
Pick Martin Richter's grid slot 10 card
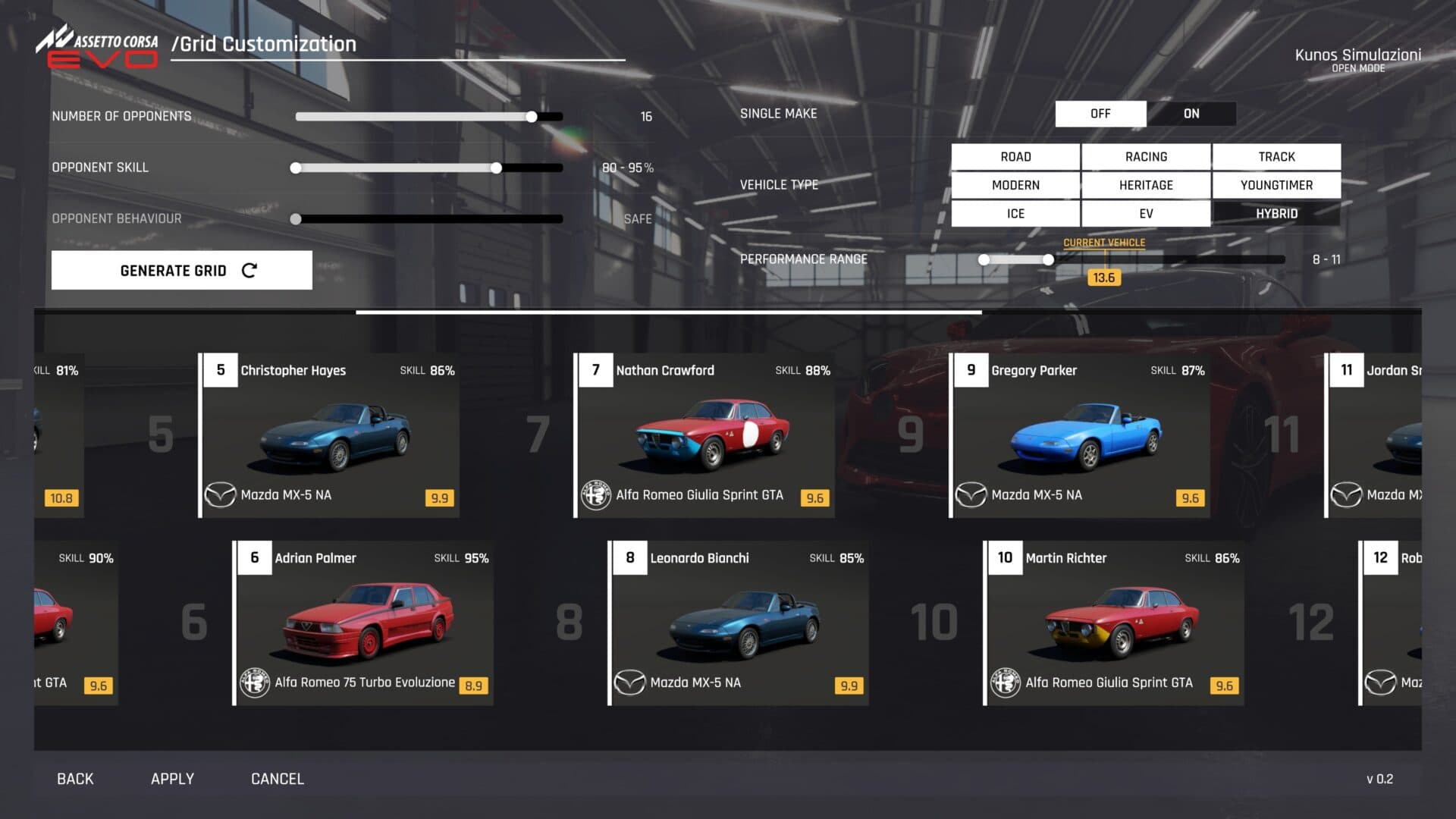pos(1114,623)
